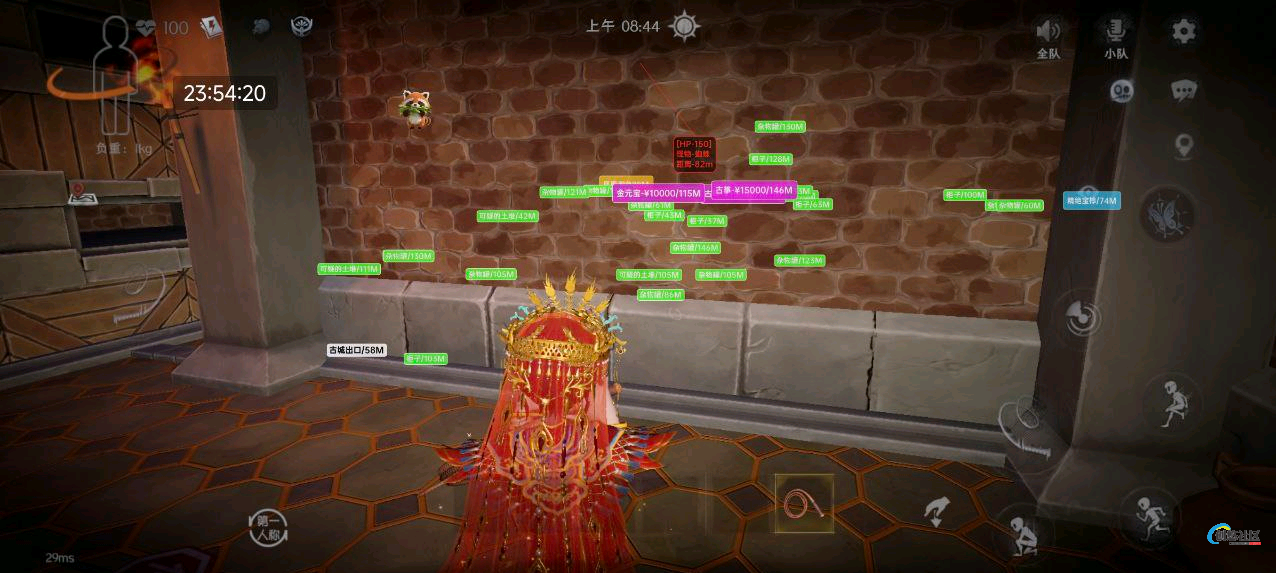This screenshot has width=1276, height=573.
Task: Toggle the 全队 all-team speaker
Action: pyautogui.click(x=1048, y=37)
